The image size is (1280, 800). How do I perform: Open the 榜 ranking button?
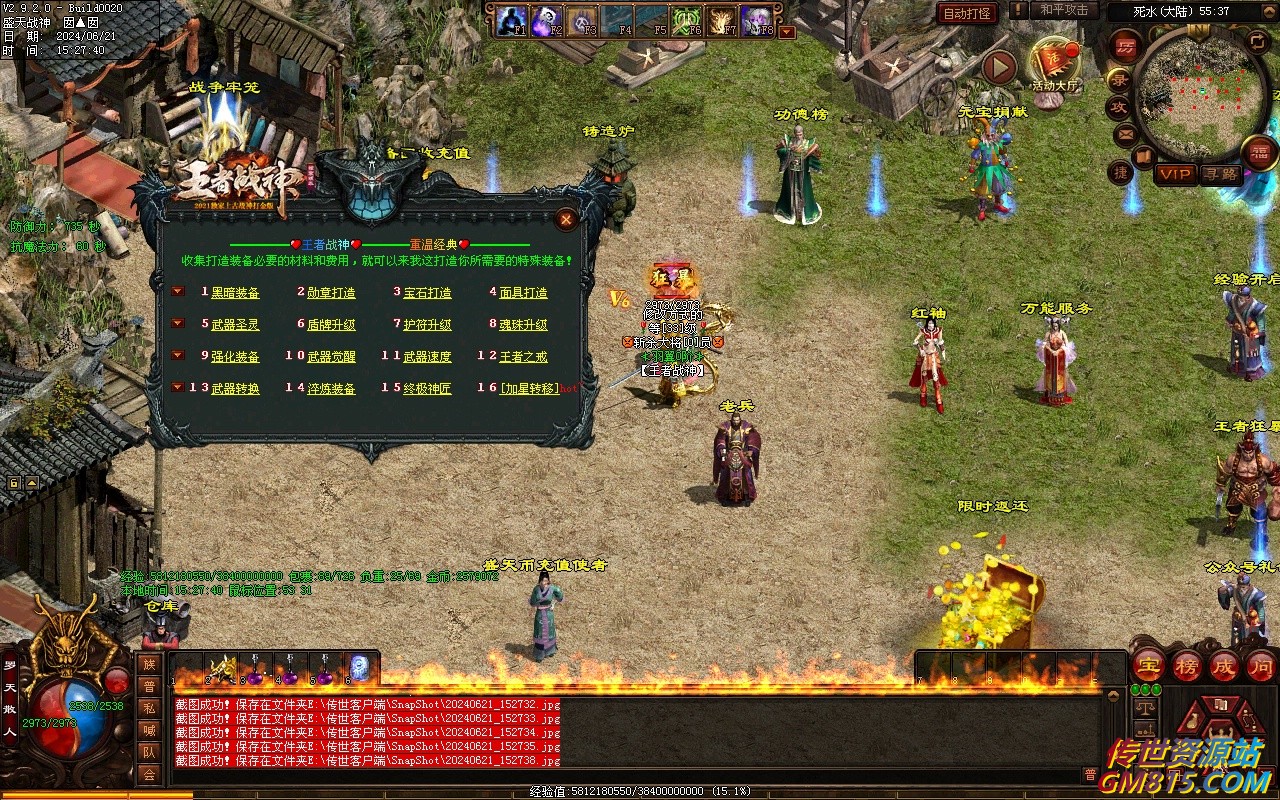(1186, 666)
